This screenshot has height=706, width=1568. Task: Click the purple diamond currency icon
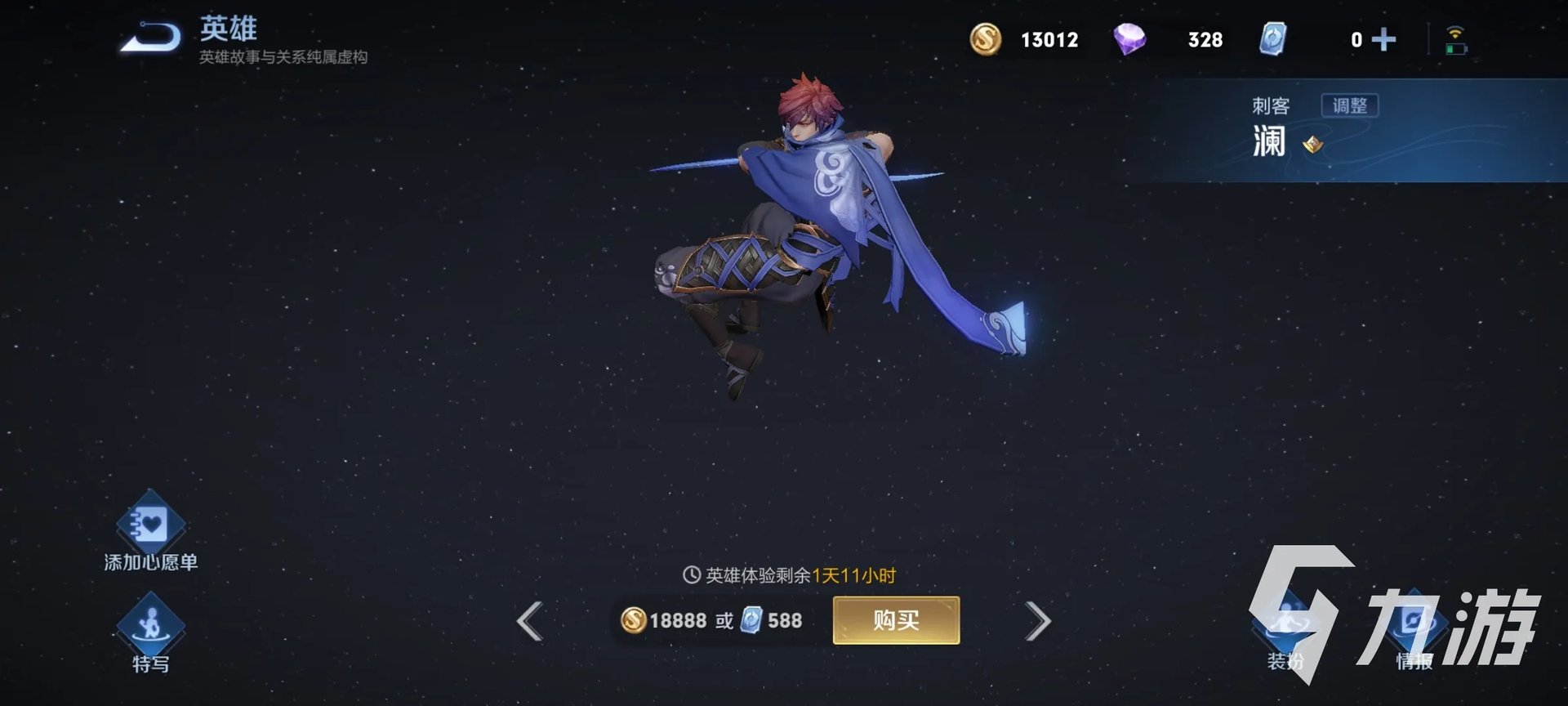tap(1129, 39)
